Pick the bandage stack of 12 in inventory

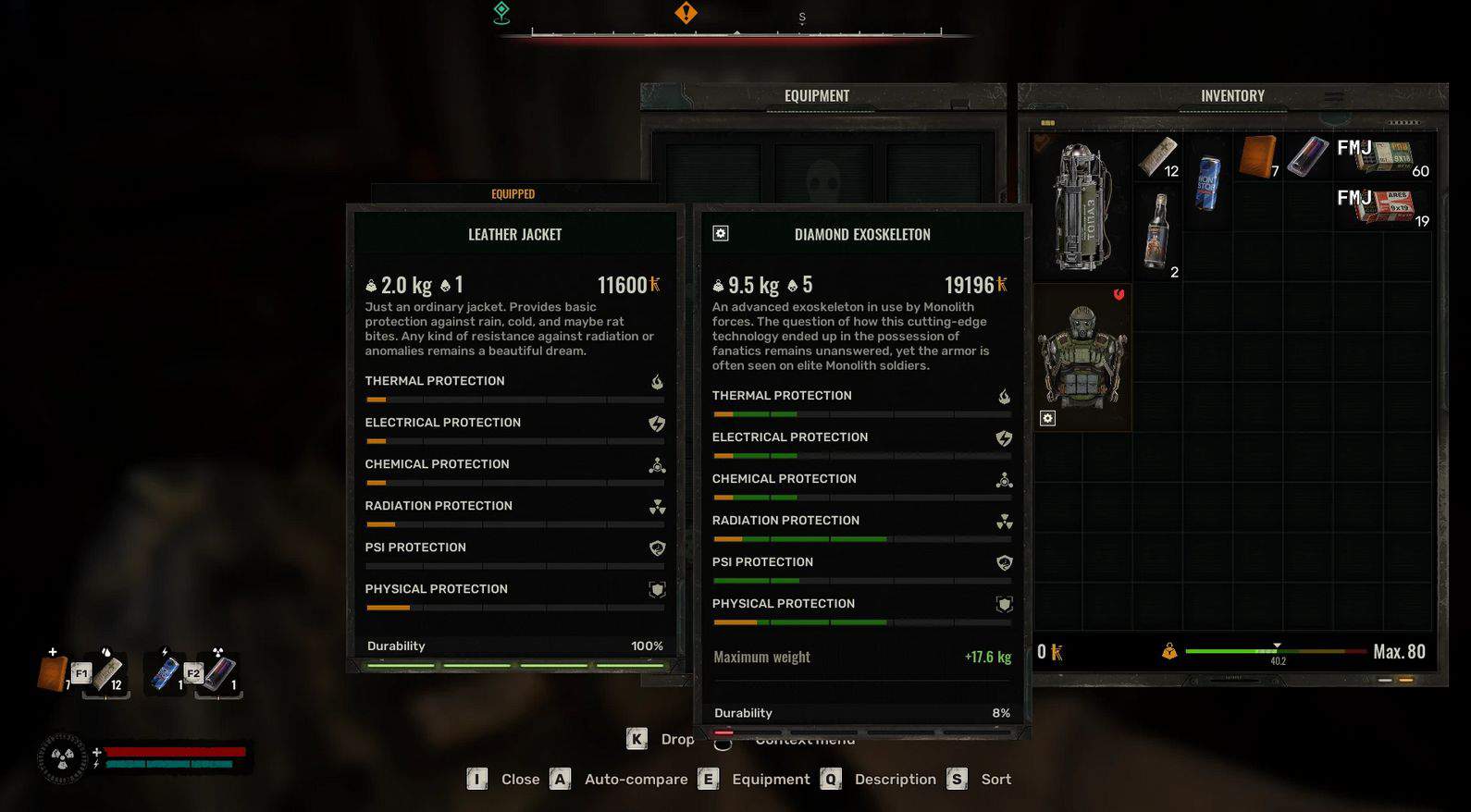point(1156,156)
